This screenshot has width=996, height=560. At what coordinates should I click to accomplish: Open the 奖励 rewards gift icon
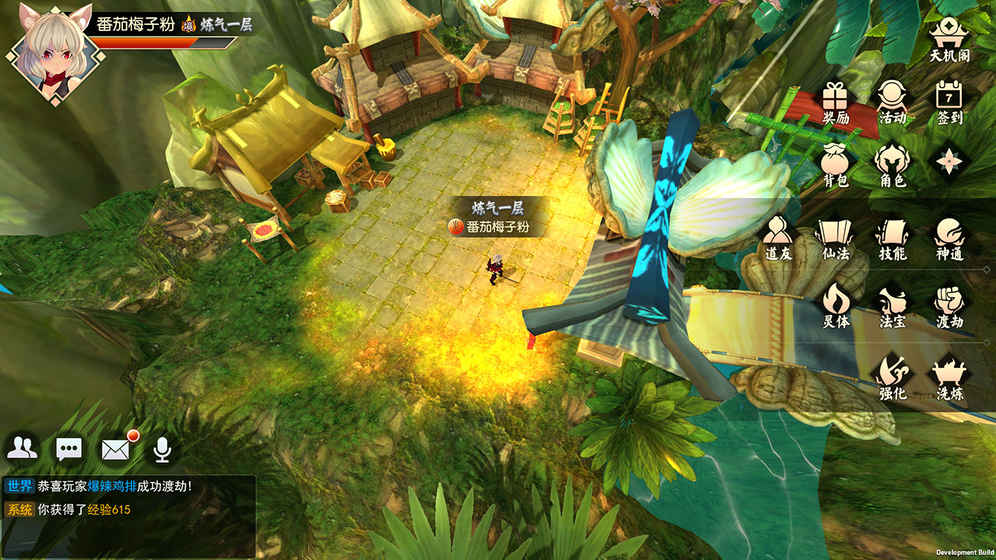[x=835, y=101]
